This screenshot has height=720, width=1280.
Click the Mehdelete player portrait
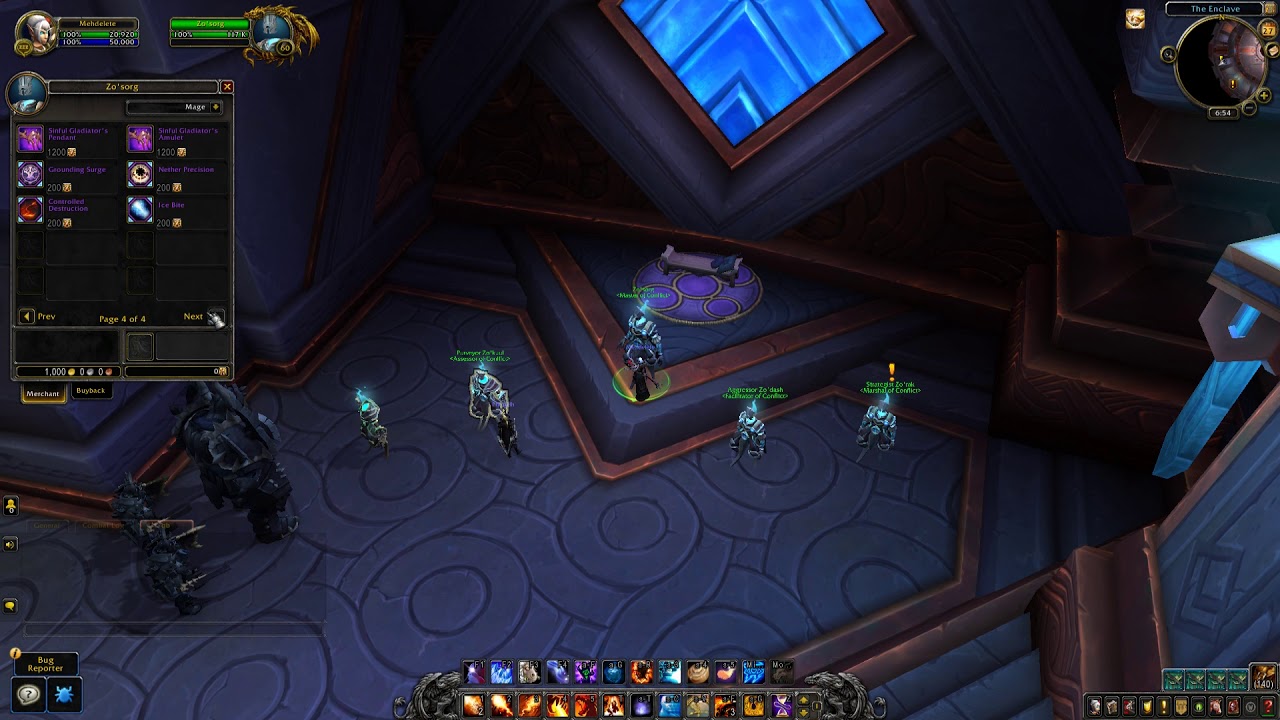click(x=35, y=33)
